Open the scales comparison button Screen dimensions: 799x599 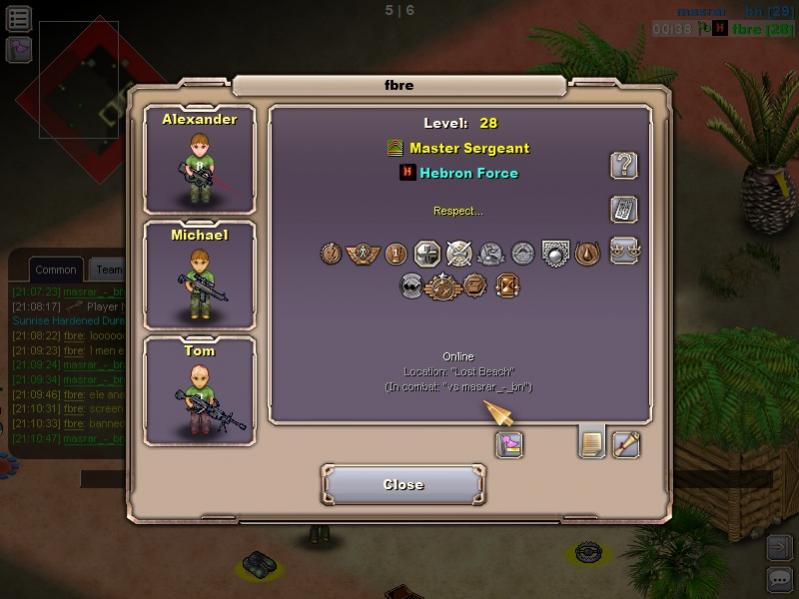[x=624, y=250]
